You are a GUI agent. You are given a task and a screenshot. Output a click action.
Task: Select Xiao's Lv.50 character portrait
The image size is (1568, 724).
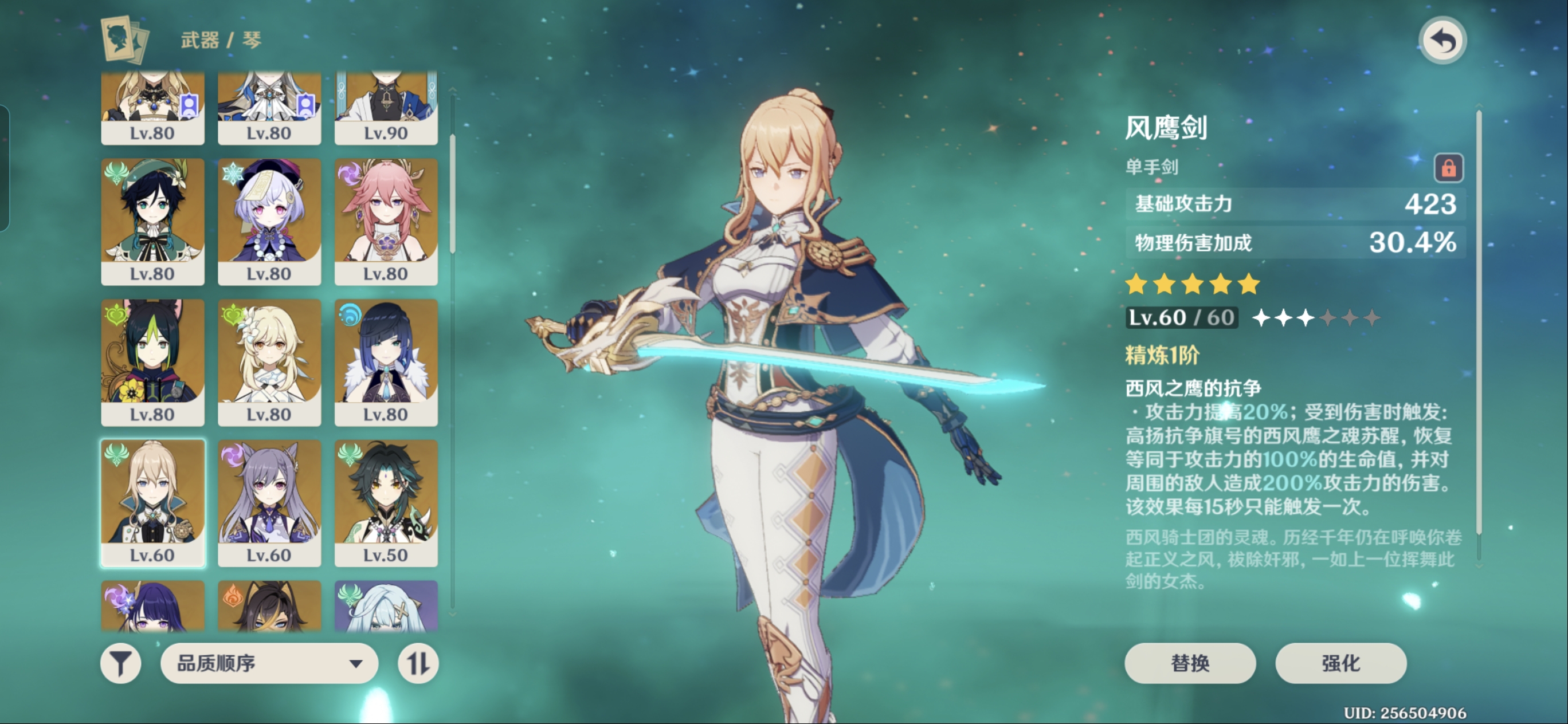(x=386, y=502)
